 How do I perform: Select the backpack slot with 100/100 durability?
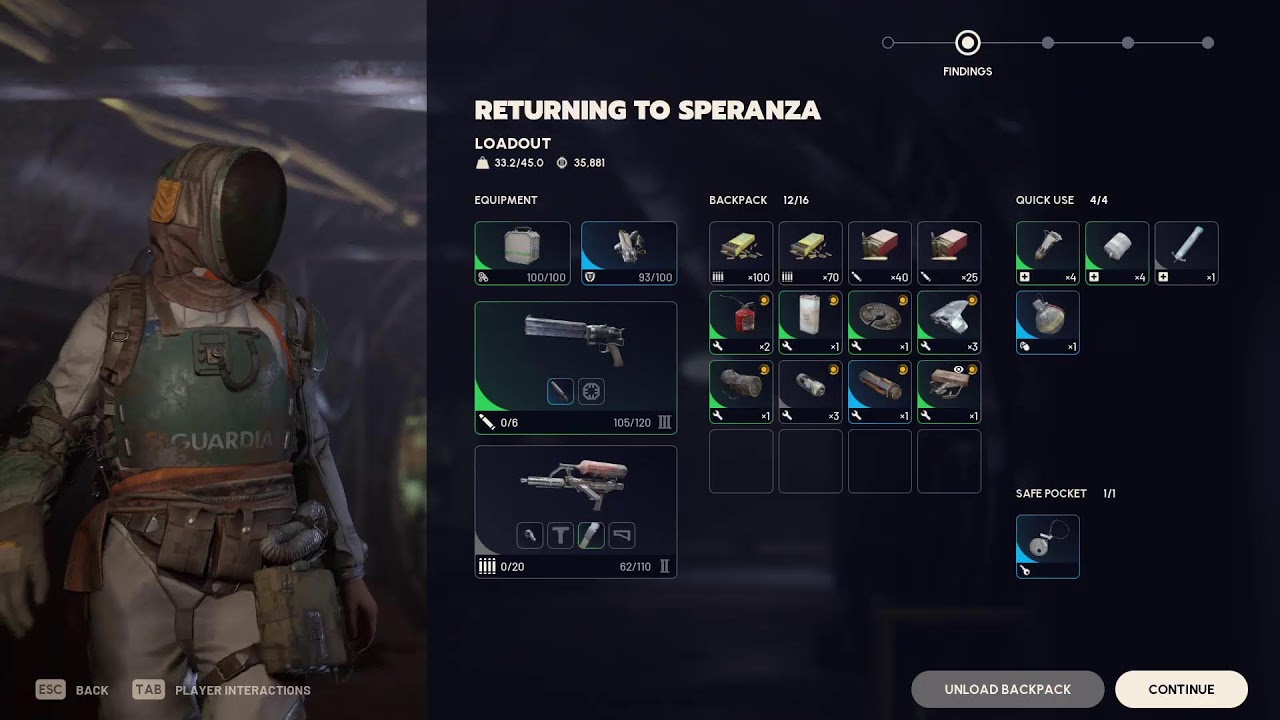(x=522, y=253)
